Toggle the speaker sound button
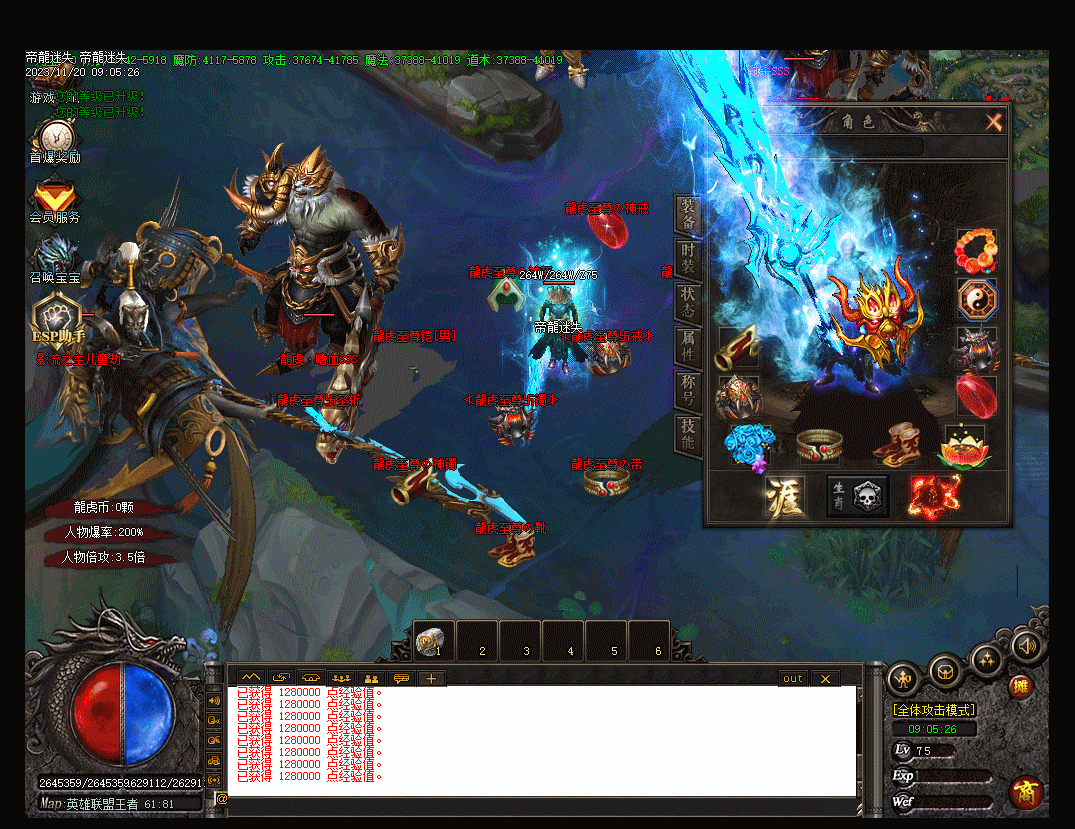The height and width of the screenshot is (829, 1075). tap(1026, 646)
